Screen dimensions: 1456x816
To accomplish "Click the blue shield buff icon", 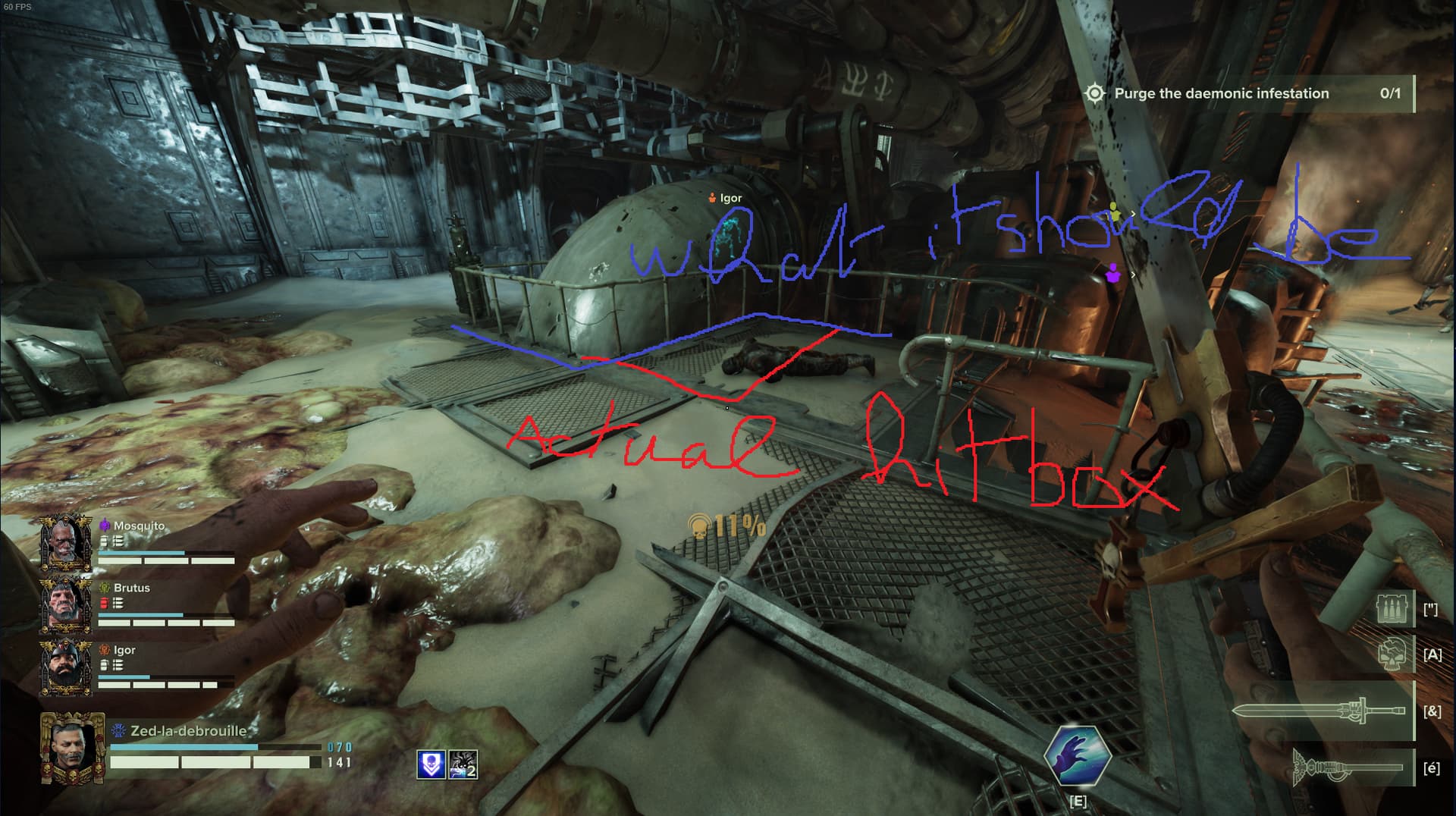I will point(431,764).
